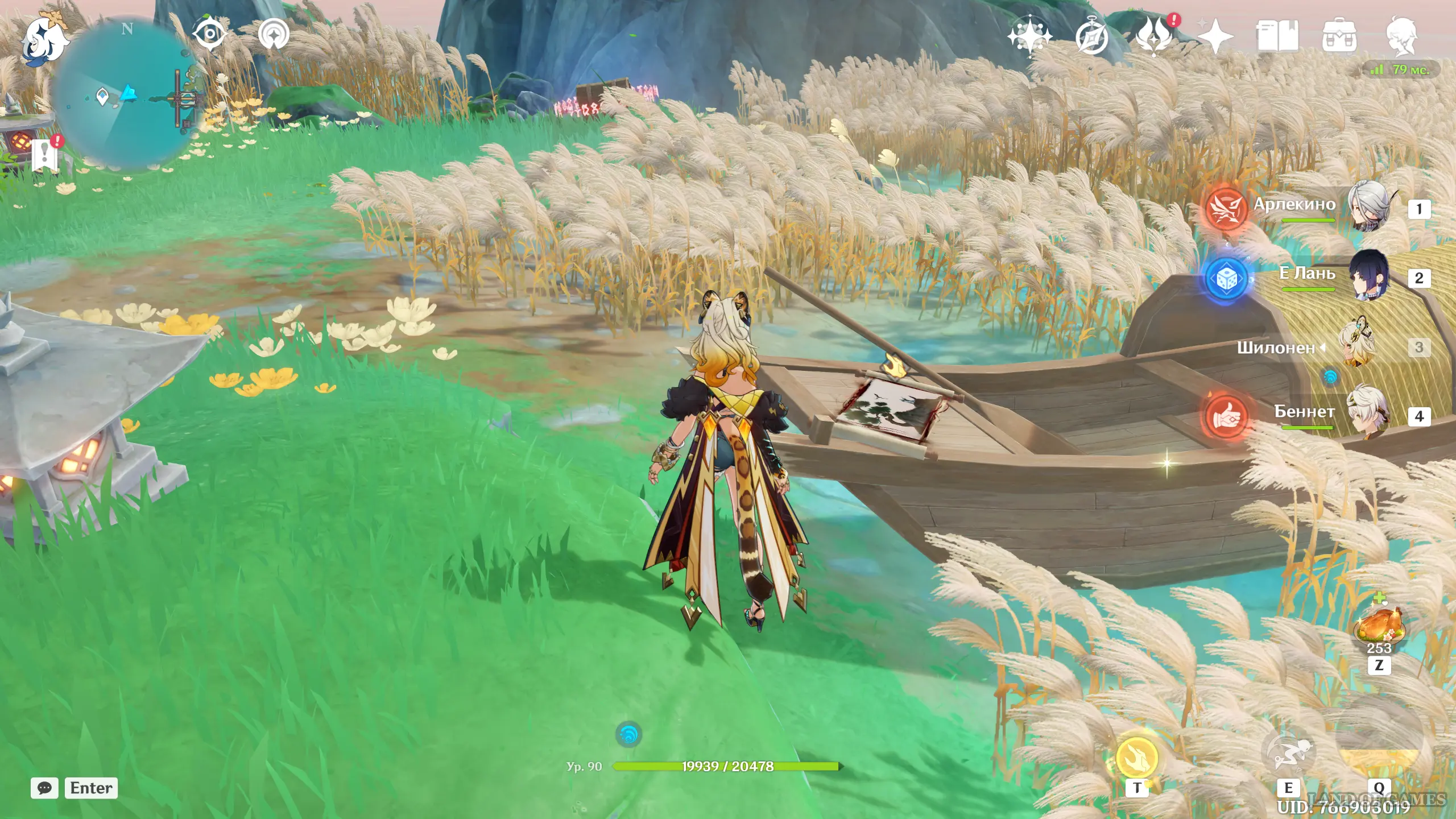Use the yellow gadget icon
Image resolution: width=1456 pixels, height=819 pixels.
(1137, 758)
